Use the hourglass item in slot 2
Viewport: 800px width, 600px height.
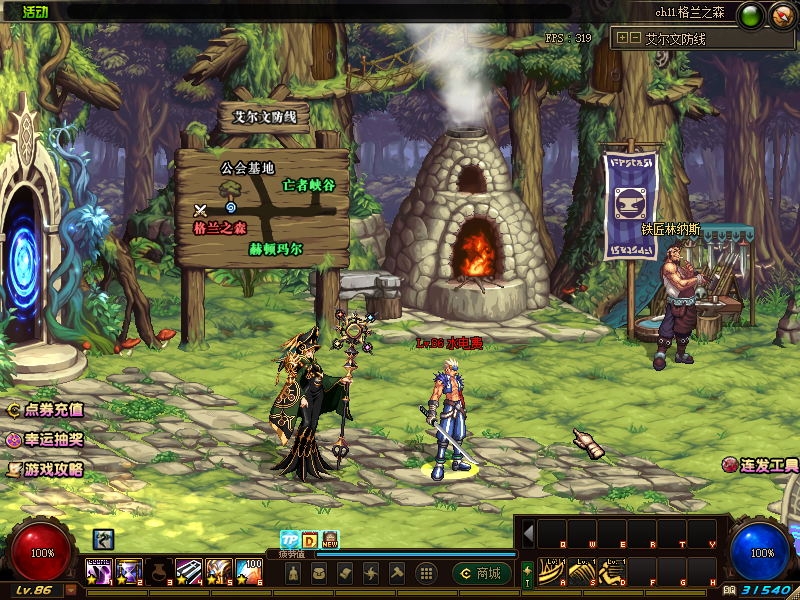click(128, 572)
